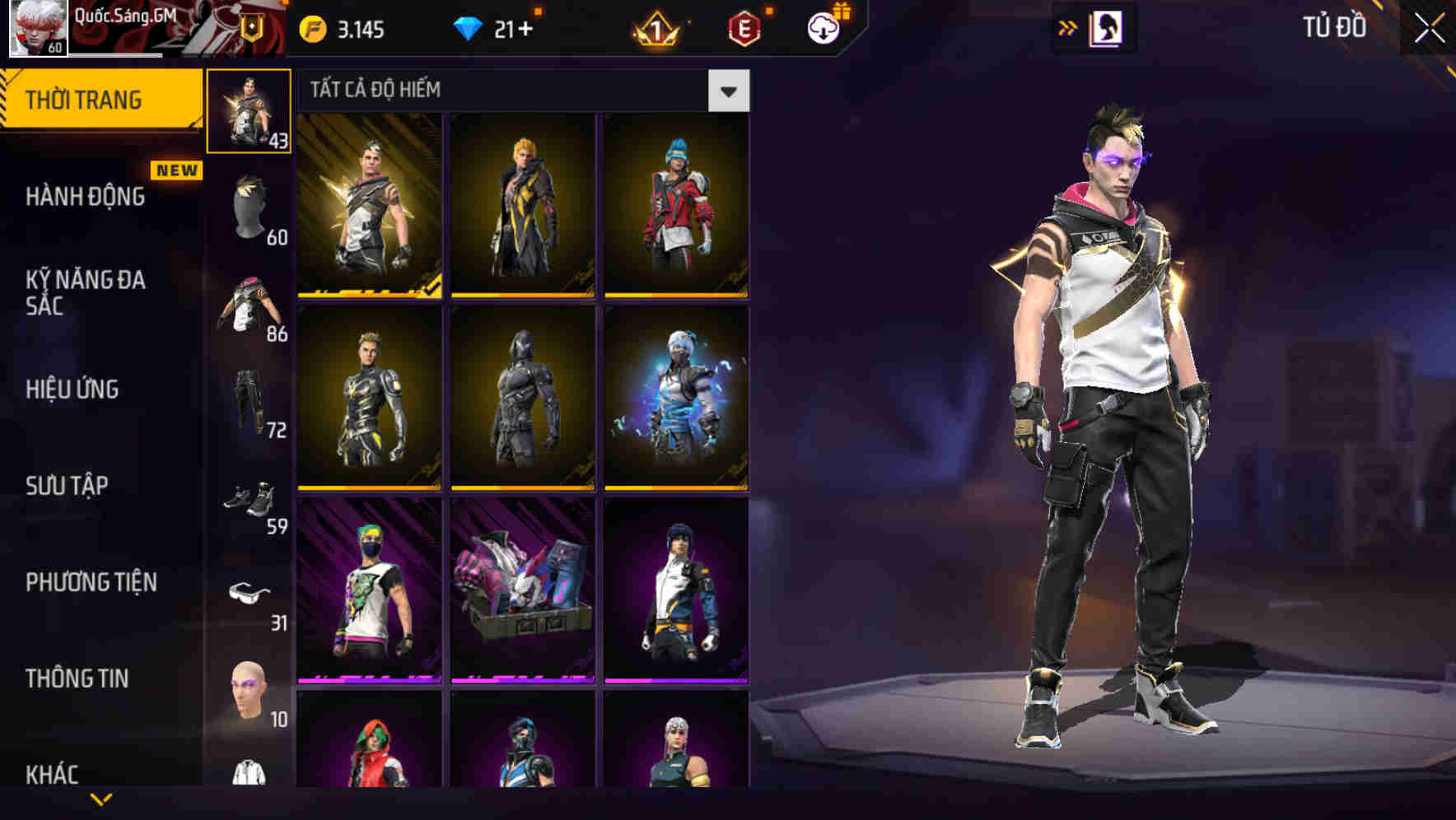This screenshot has width=1456, height=820.
Task: Collapse the wardrobe panel with the double arrows
Action: pos(1068,30)
